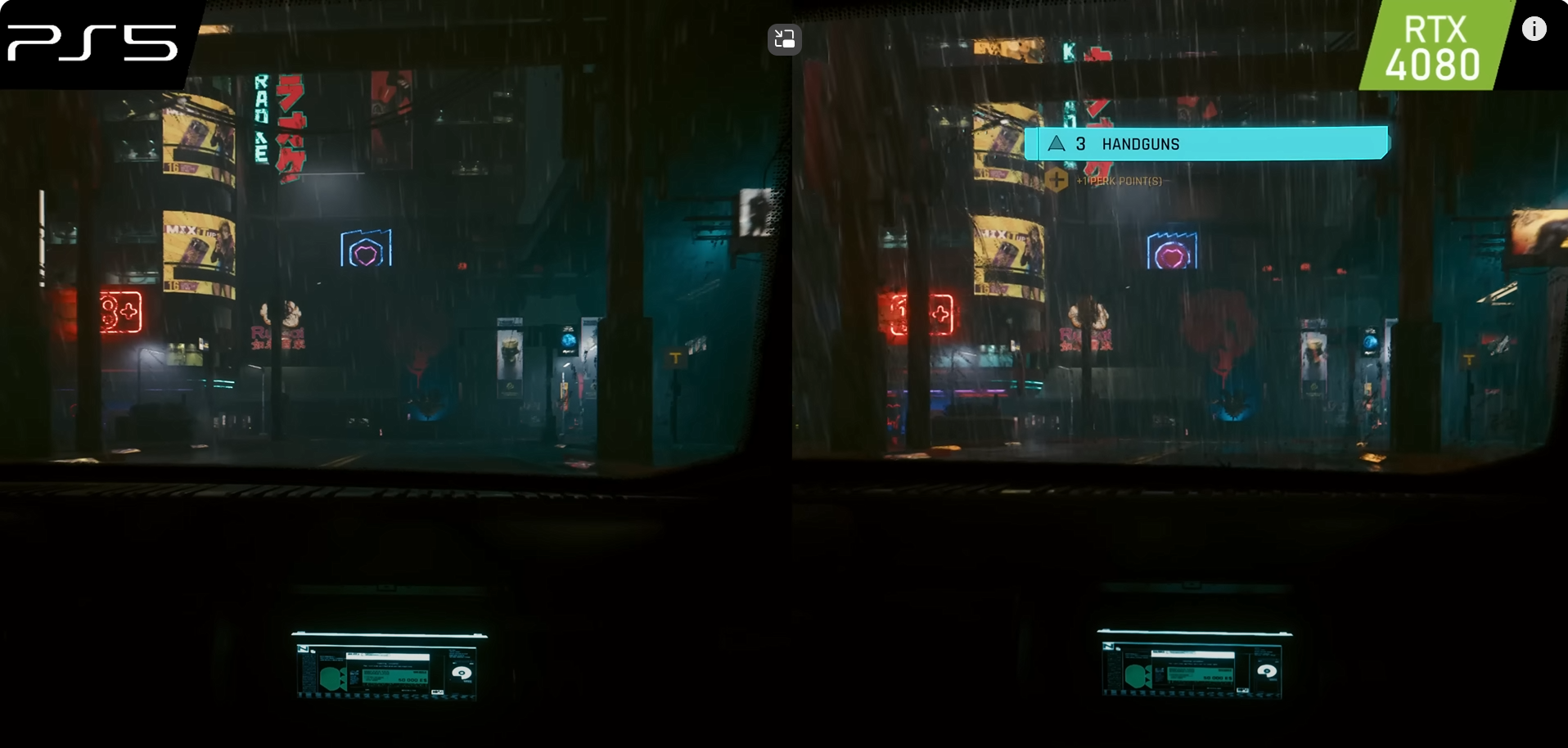Screen dimensions: 1568x748
Task: Click the Handguns level-up notification banner
Action: 1205,144
